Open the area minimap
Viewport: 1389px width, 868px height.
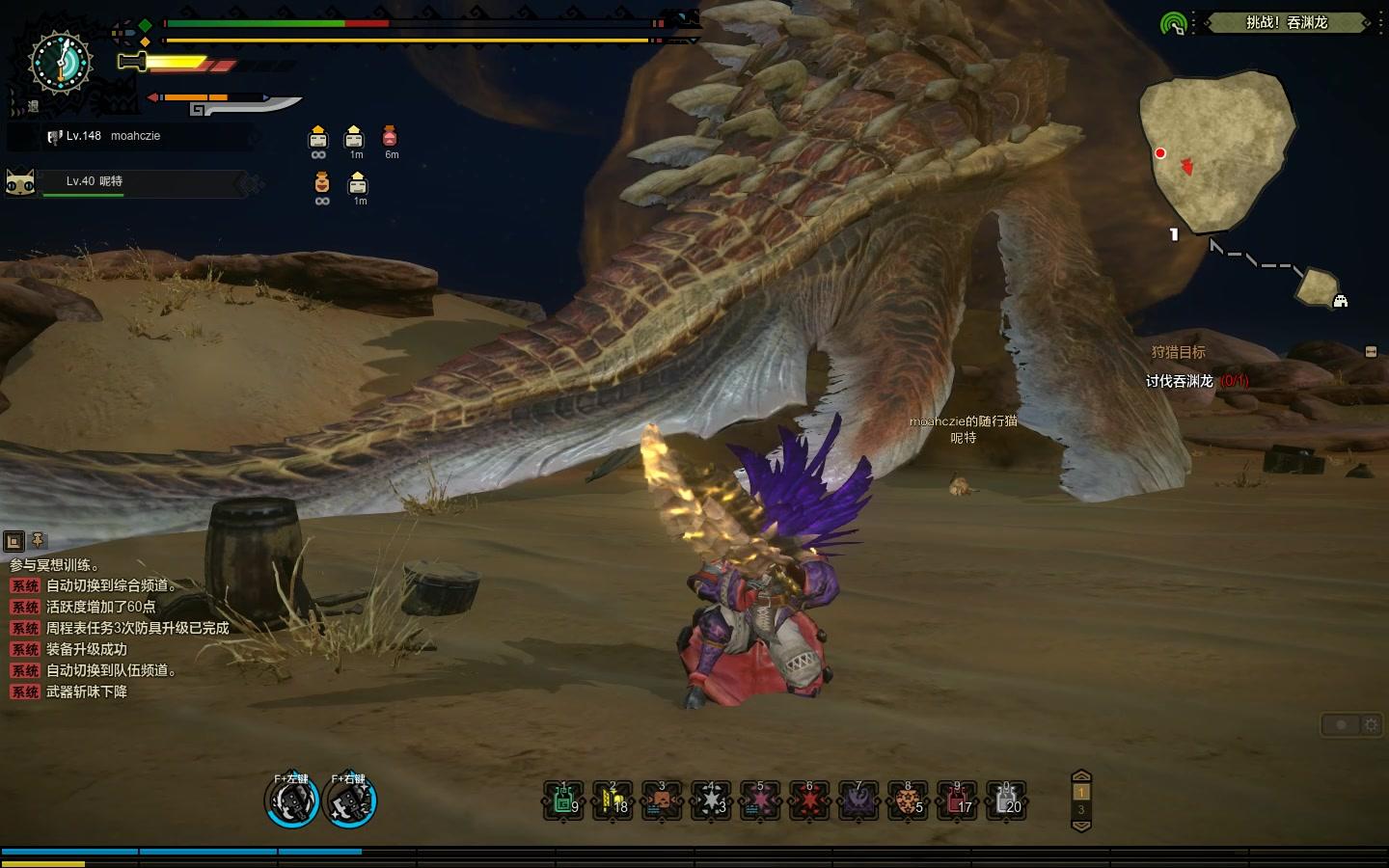pos(1215,152)
